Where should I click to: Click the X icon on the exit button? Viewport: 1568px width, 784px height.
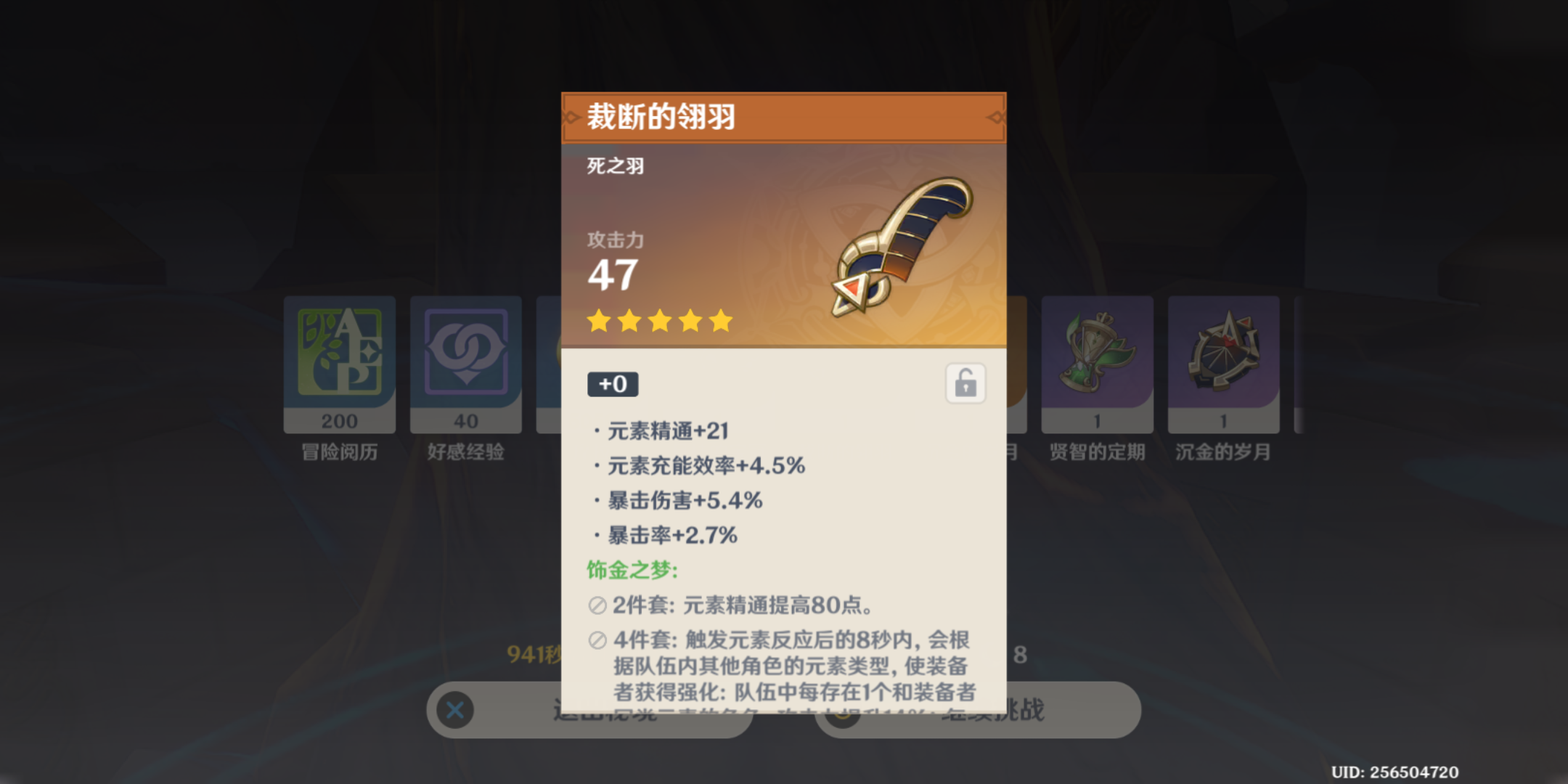[x=454, y=711]
